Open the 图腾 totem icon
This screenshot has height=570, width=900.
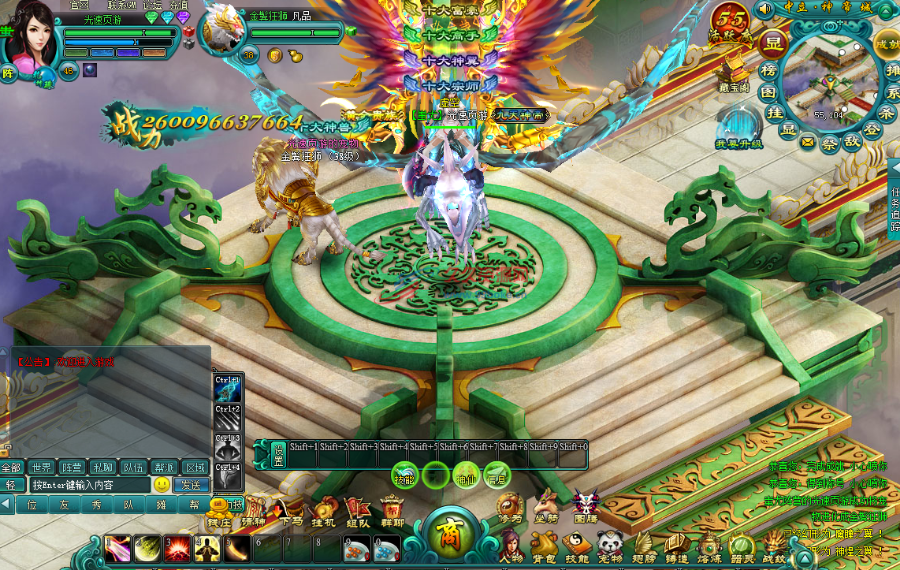585,505
